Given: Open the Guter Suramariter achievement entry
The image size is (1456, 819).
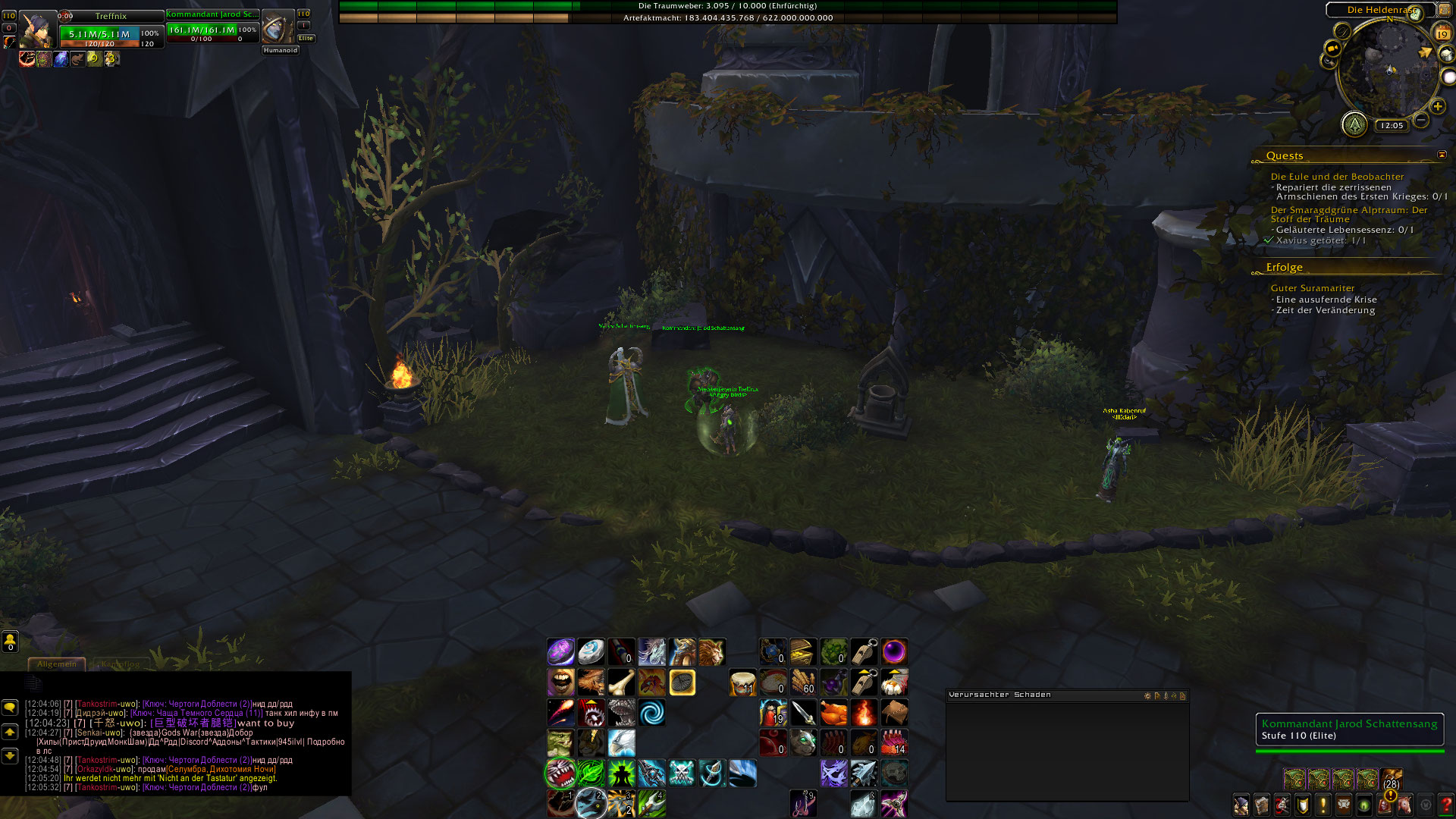Looking at the screenshot, I should point(1312,288).
